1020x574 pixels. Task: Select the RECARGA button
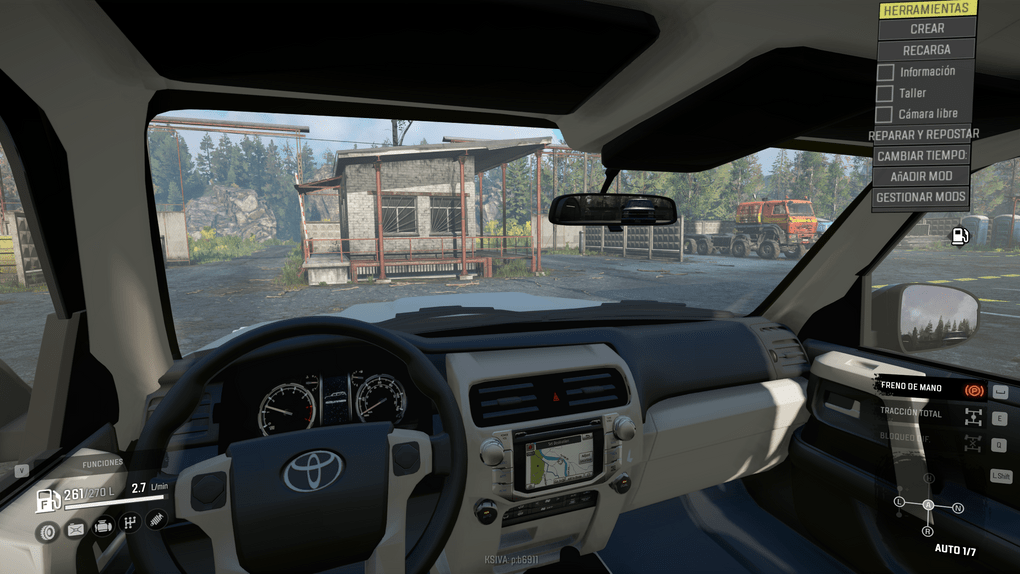926,50
